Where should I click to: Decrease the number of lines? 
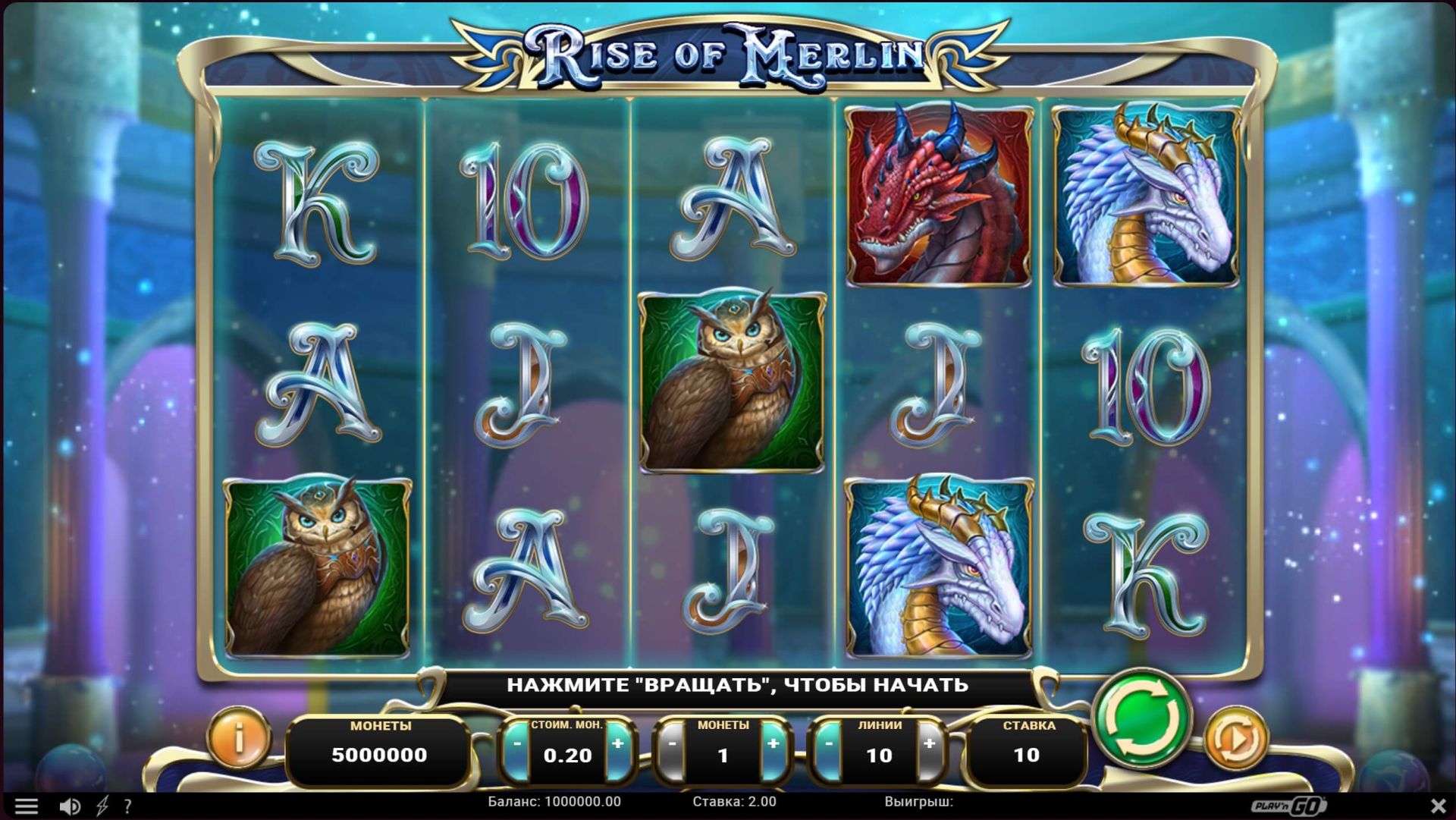(829, 745)
